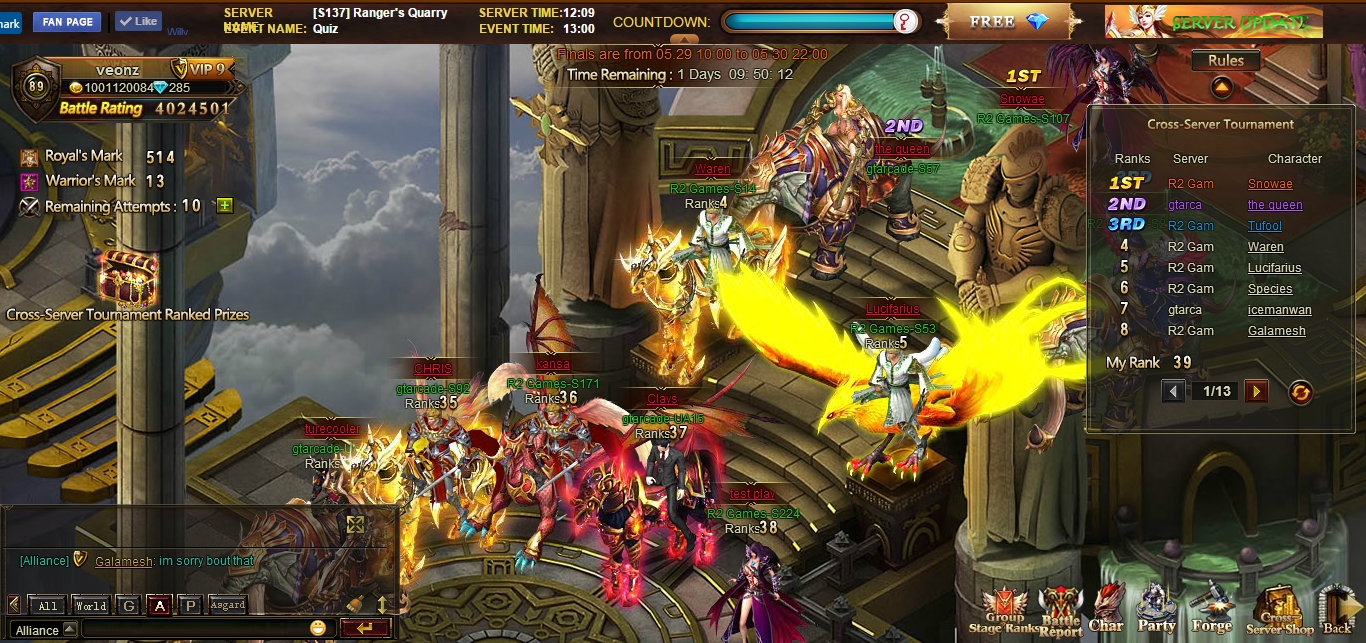
Task: Open the Alliance chat channel dropdown
Action: pyautogui.click(x=69, y=629)
